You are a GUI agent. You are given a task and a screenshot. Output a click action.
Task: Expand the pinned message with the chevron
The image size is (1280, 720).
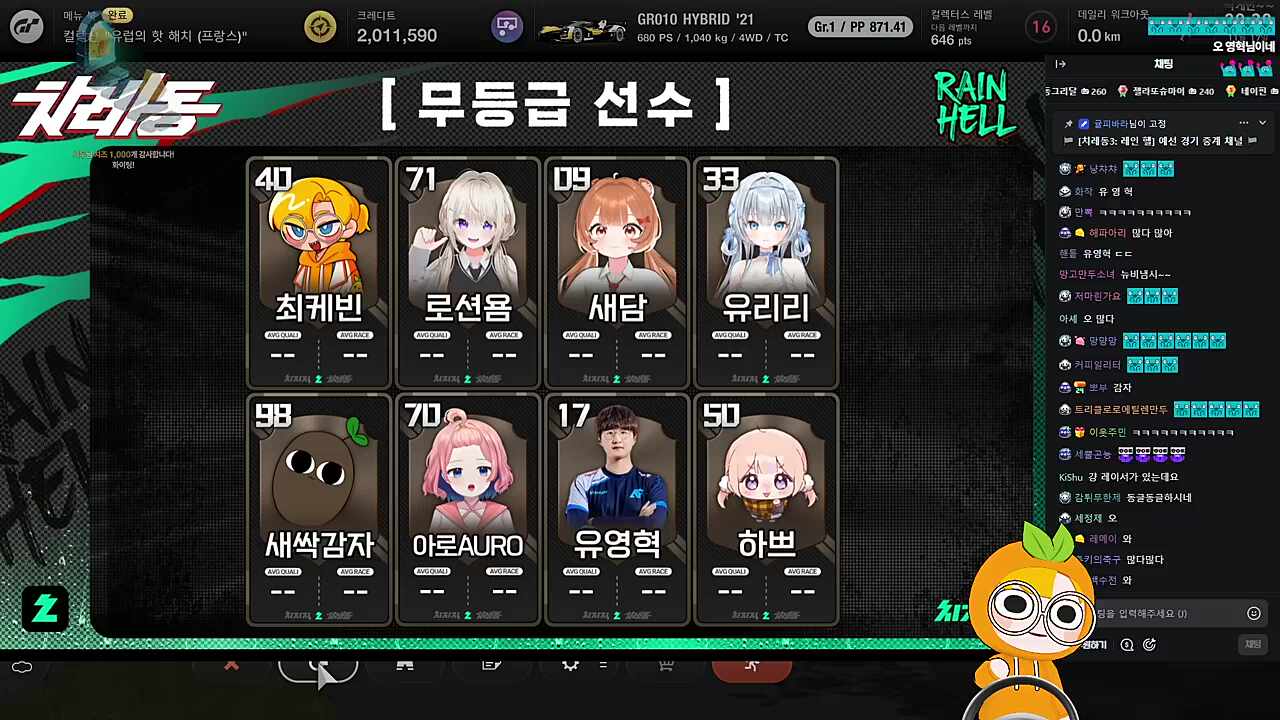(x=1262, y=121)
